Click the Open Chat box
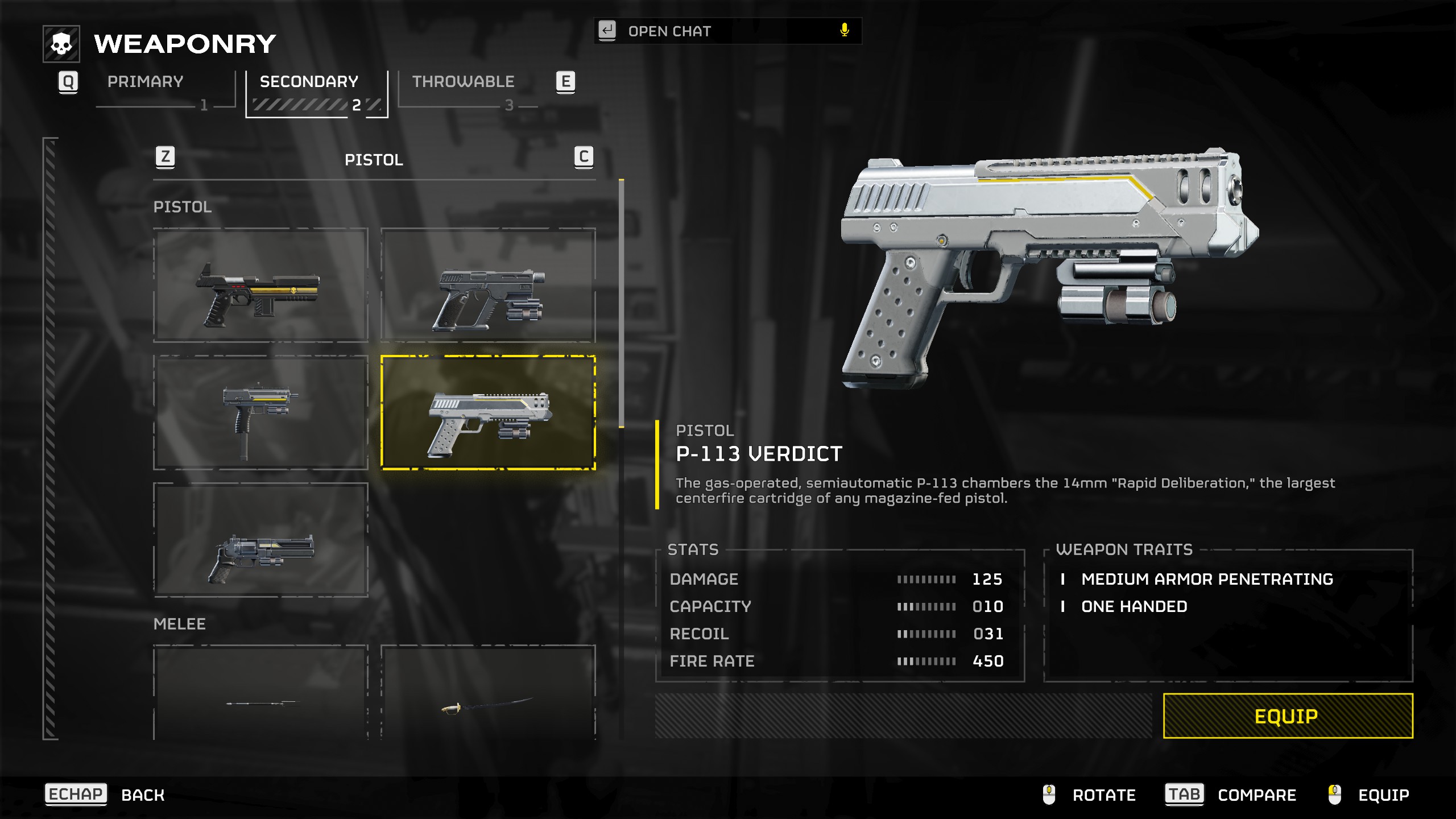This screenshot has height=819, width=1456. (x=722, y=31)
